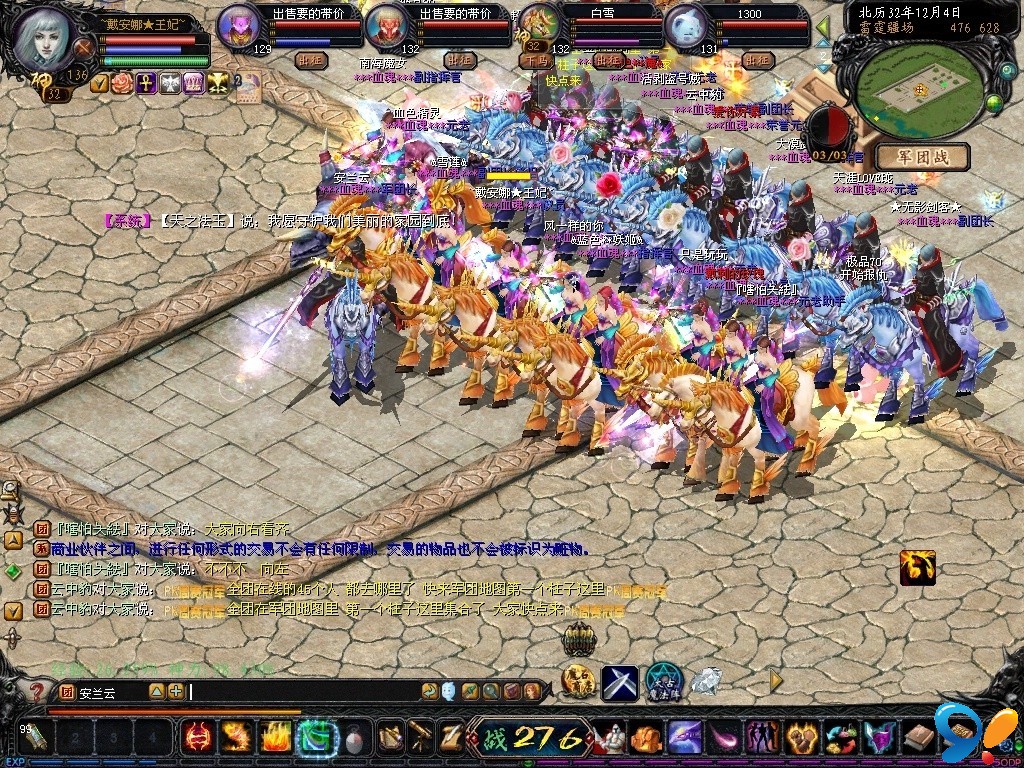Click the player character portrait
1024x768 pixels.
pyautogui.click(x=46, y=36)
